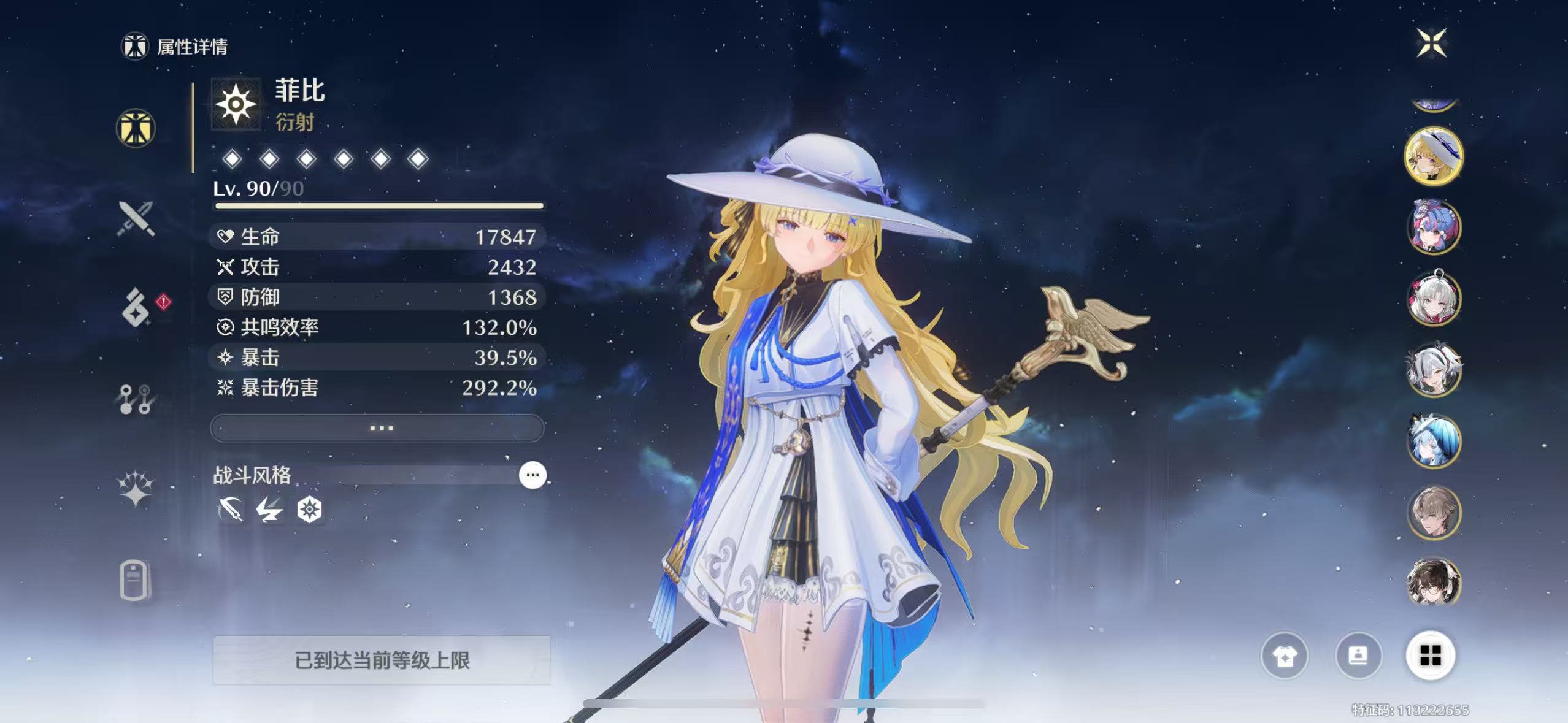
Task: View the sword slash combat style icon
Action: tap(231, 510)
